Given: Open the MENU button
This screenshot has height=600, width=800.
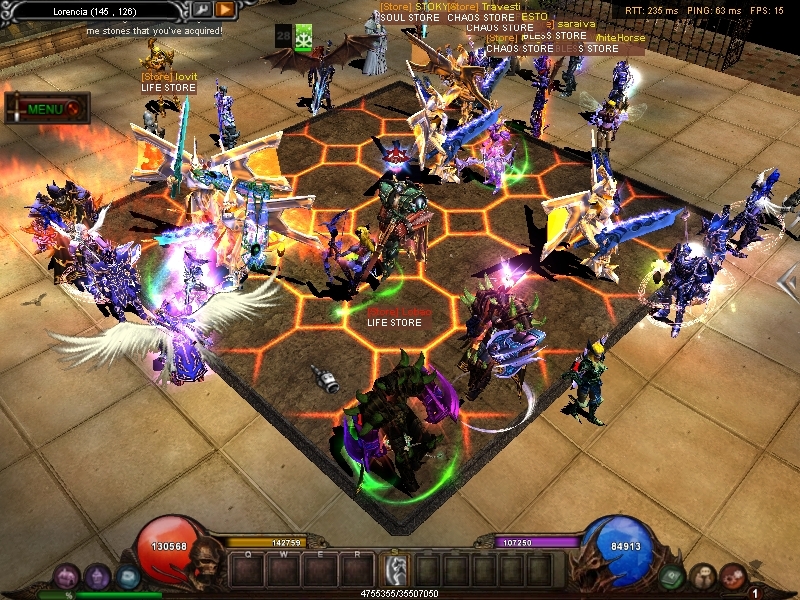Looking at the screenshot, I should (47, 108).
